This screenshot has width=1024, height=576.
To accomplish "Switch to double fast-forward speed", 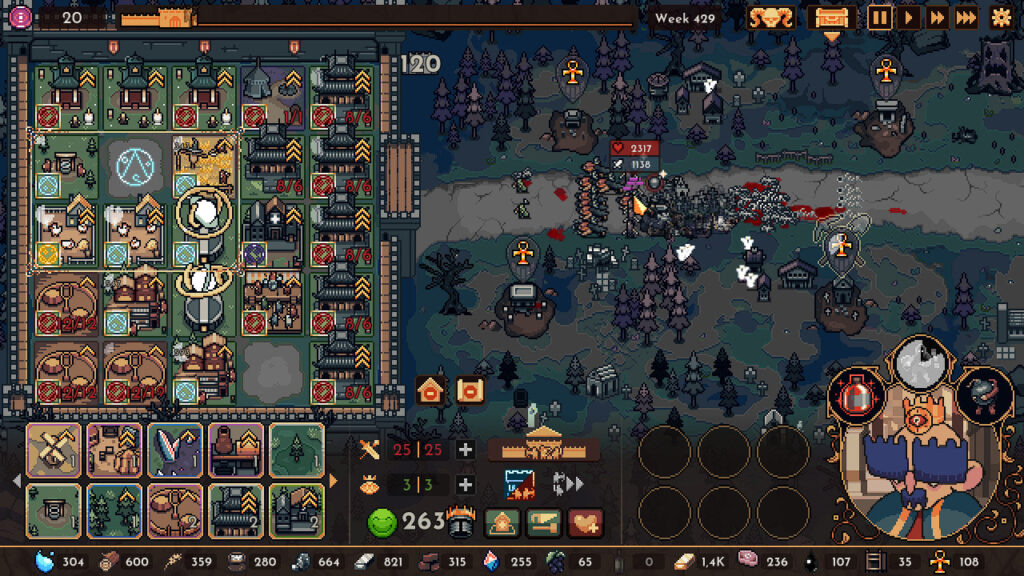I will 937,17.
